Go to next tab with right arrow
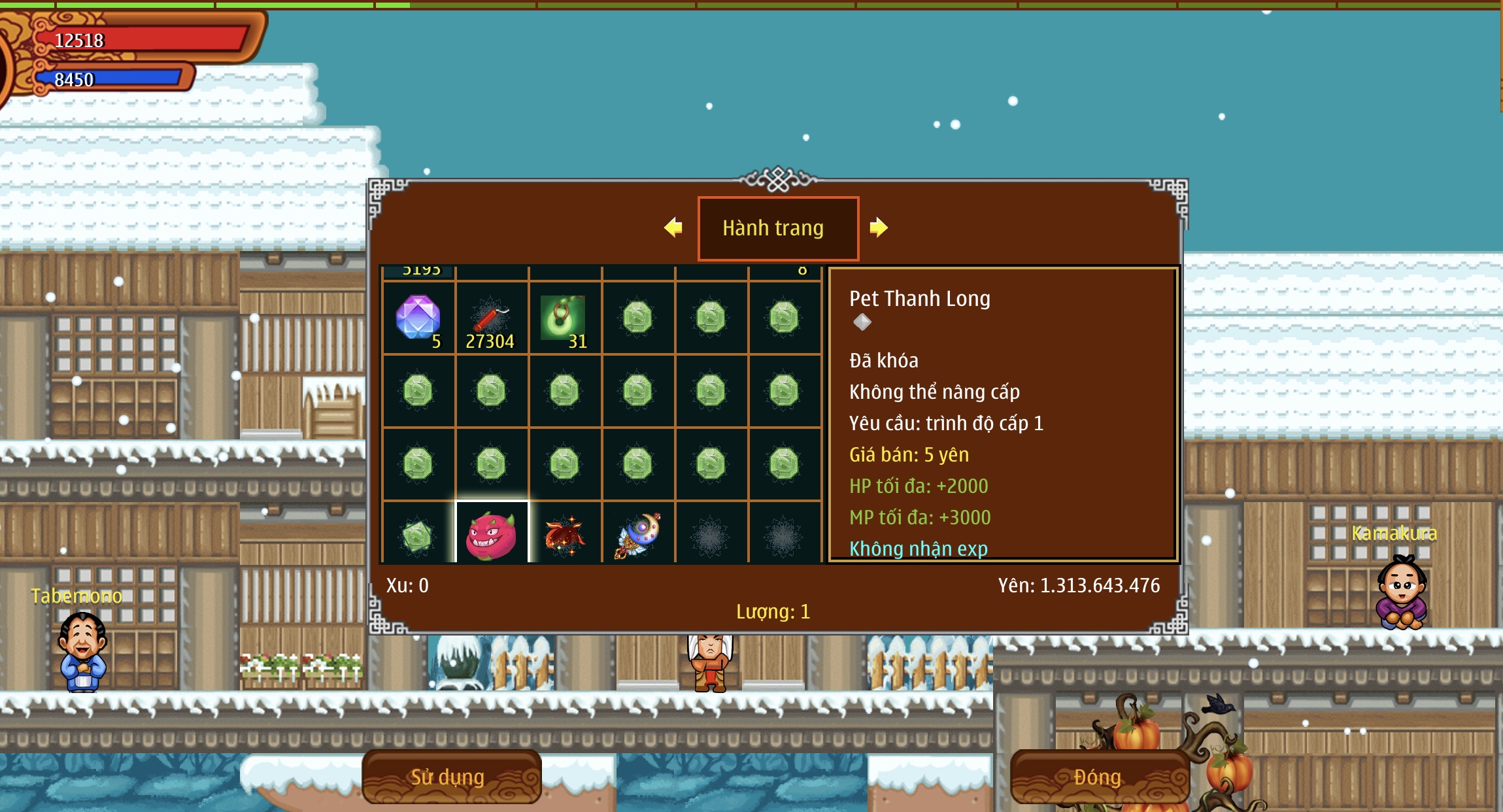 tap(879, 228)
